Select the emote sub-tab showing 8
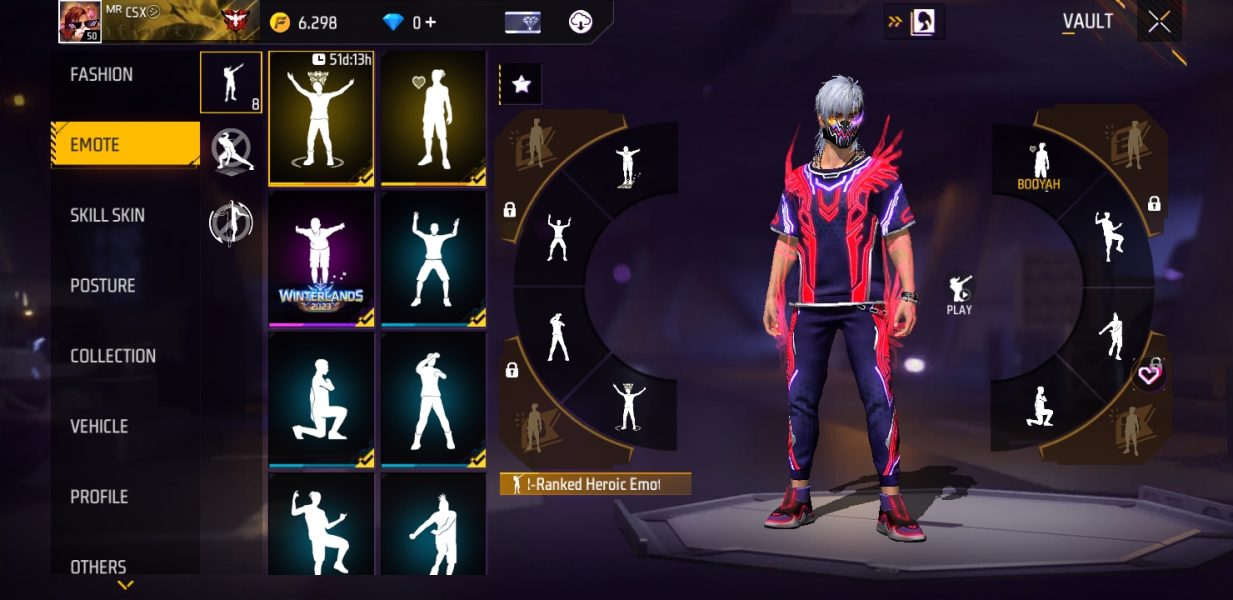 [x=231, y=82]
